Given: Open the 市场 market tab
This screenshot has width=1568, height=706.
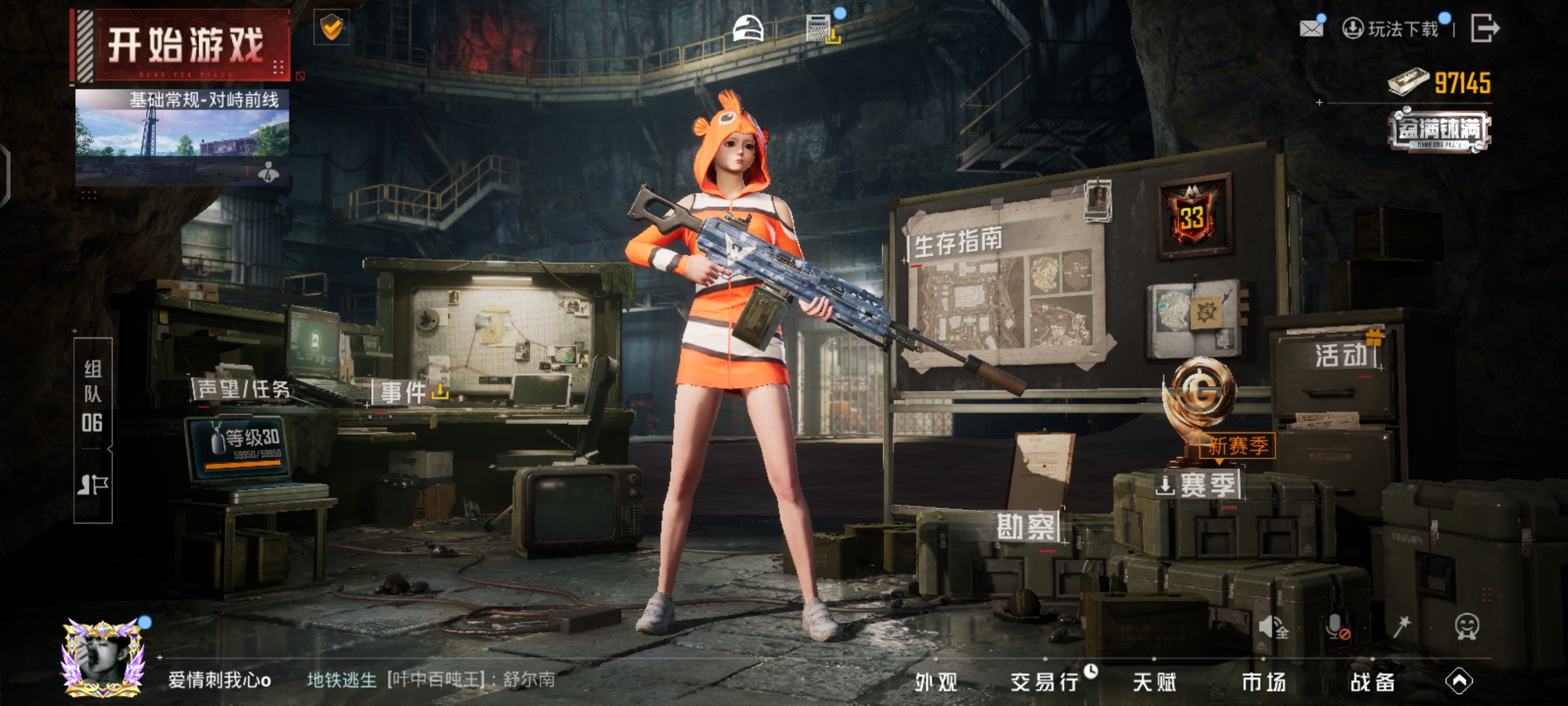Looking at the screenshot, I should 1264,682.
